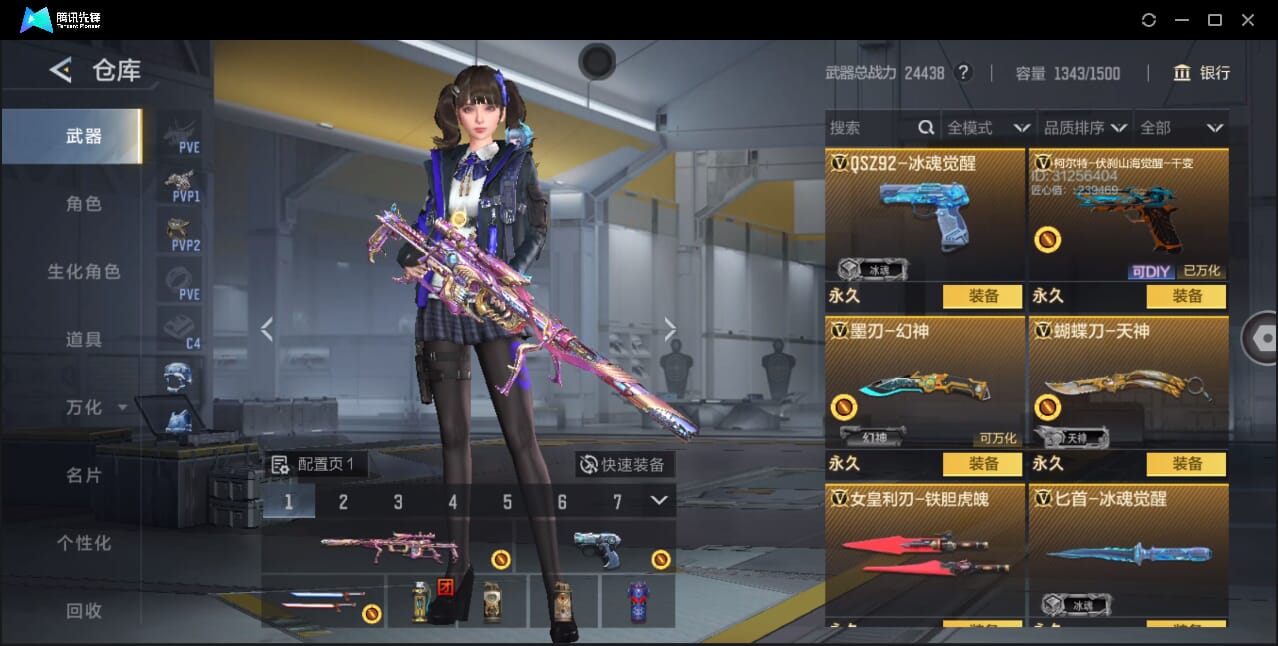Activate 快速装备 quick equip
Image resolution: width=1278 pixels, height=646 pixels.
(x=624, y=465)
